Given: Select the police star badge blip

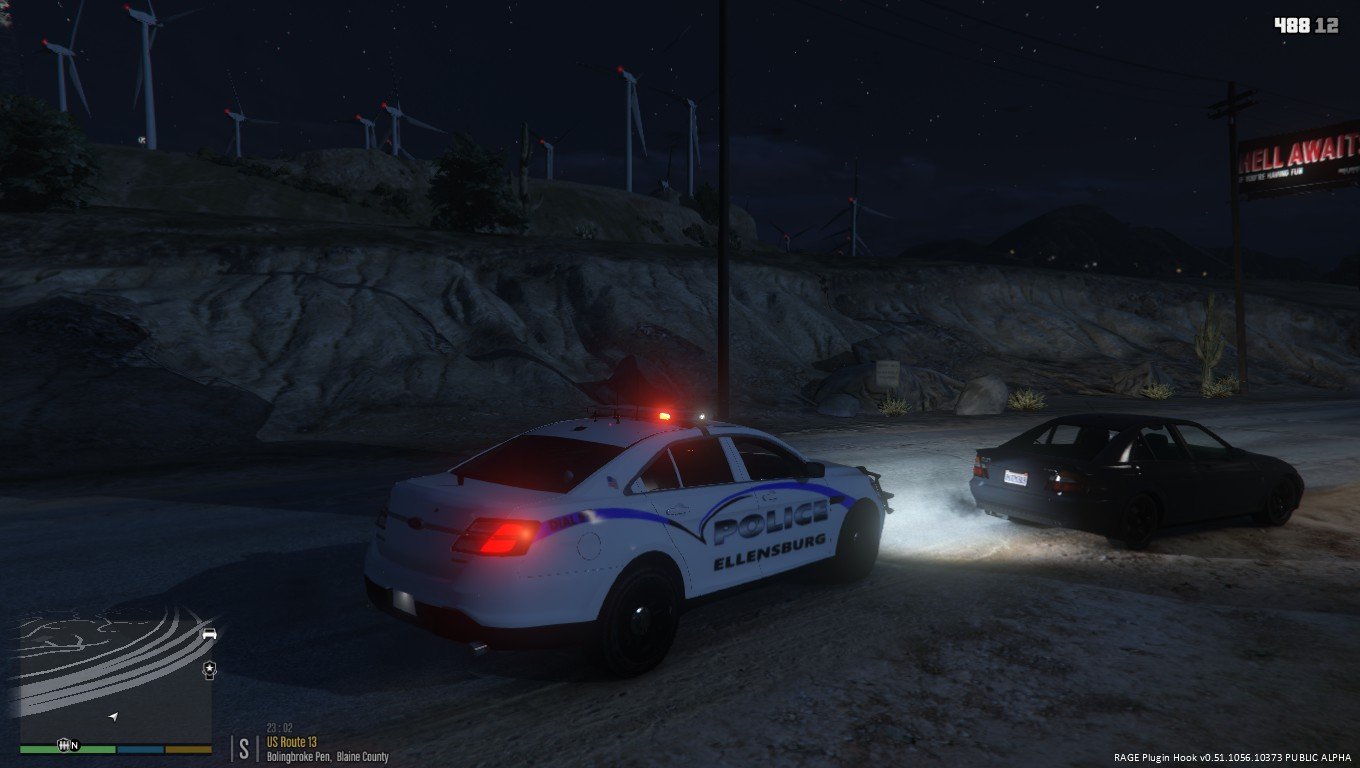Looking at the screenshot, I should point(209,668).
